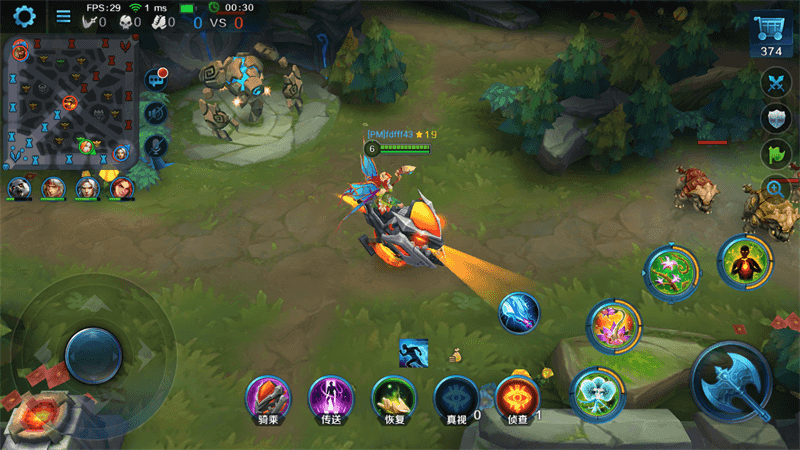Toggle the muted microphone icon
Image resolution: width=800 pixels, height=450 pixels.
point(155,146)
